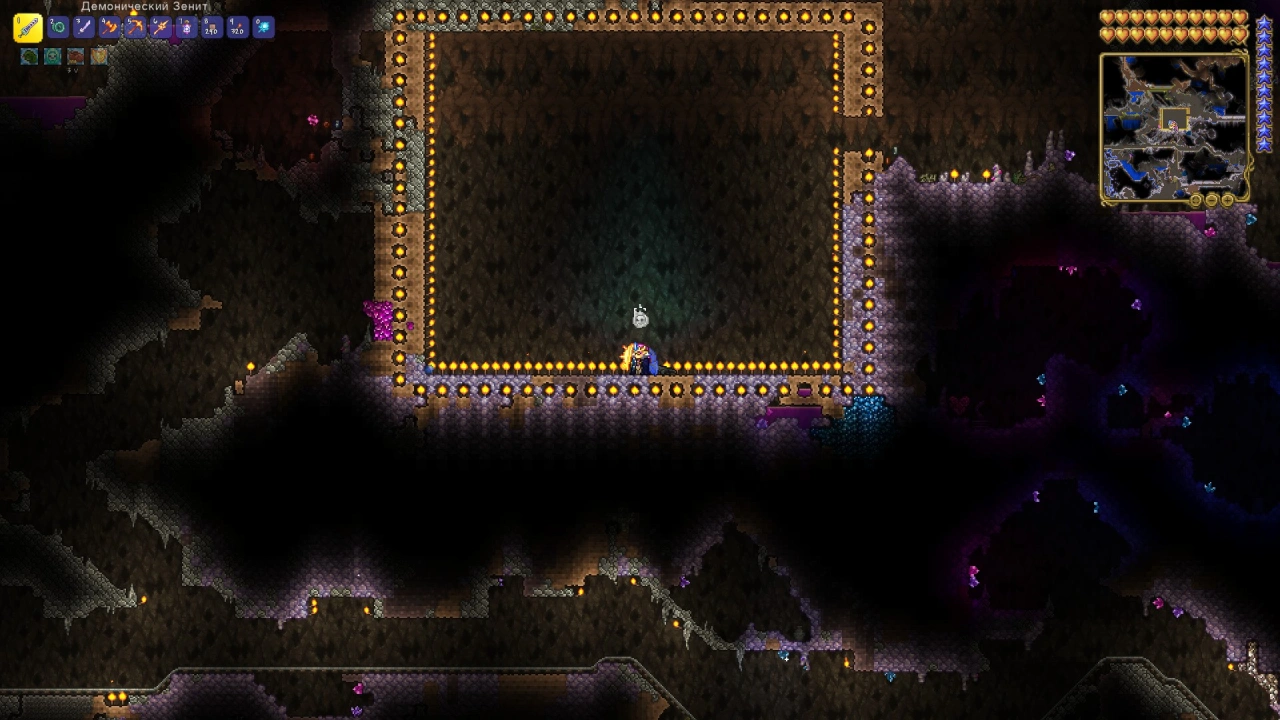The height and width of the screenshot is (720, 1280).
Task: Click the golden shield buff icon
Action: [x=99, y=57]
